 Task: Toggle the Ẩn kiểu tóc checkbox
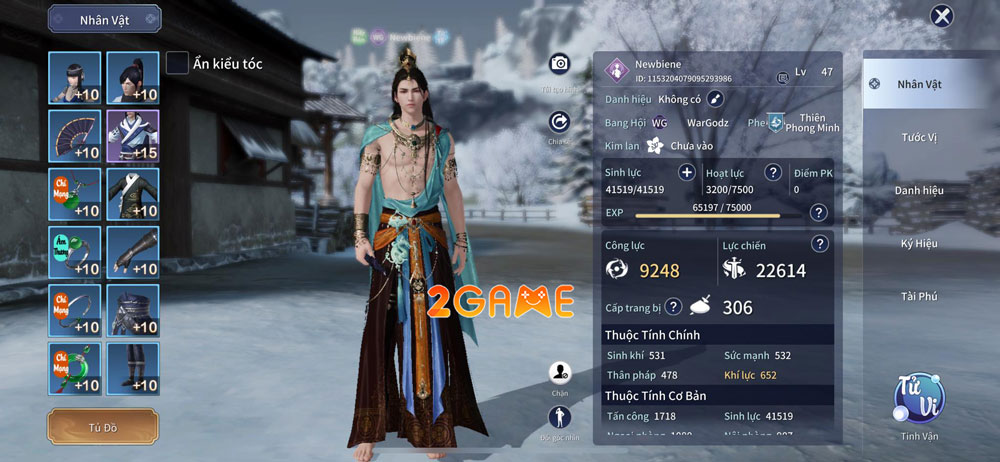178,63
